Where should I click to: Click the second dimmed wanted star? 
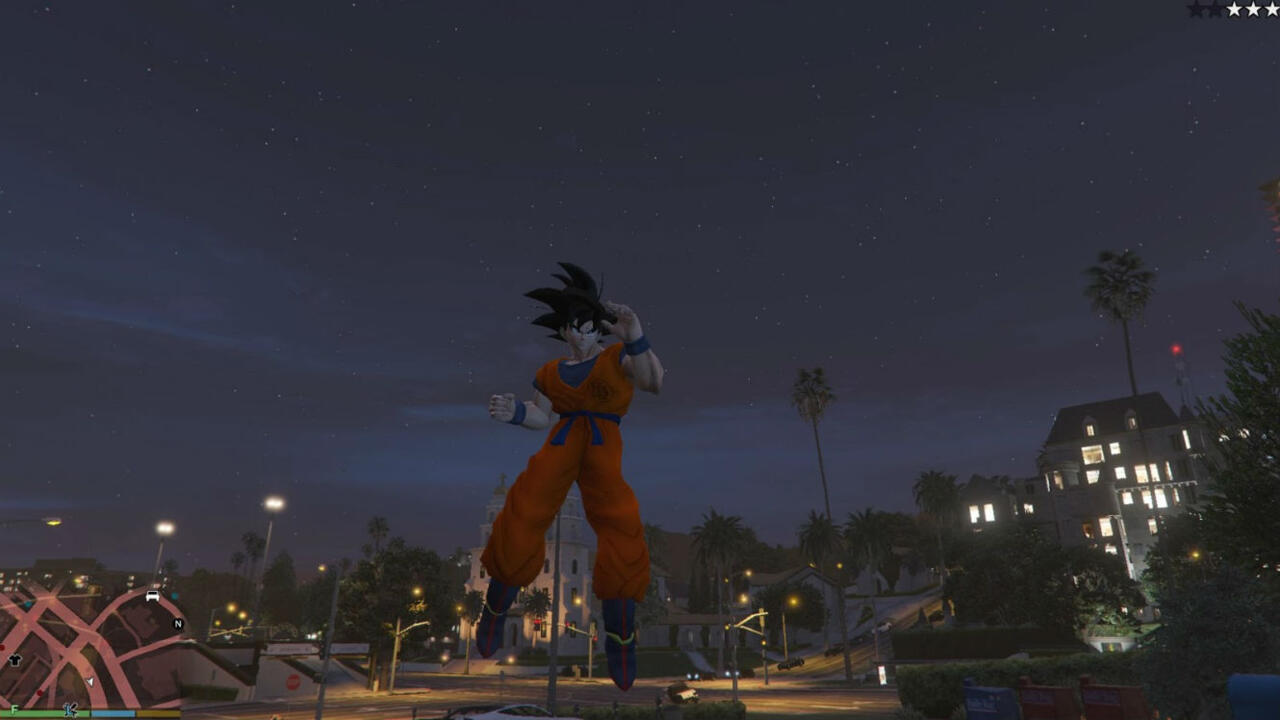tap(1214, 8)
